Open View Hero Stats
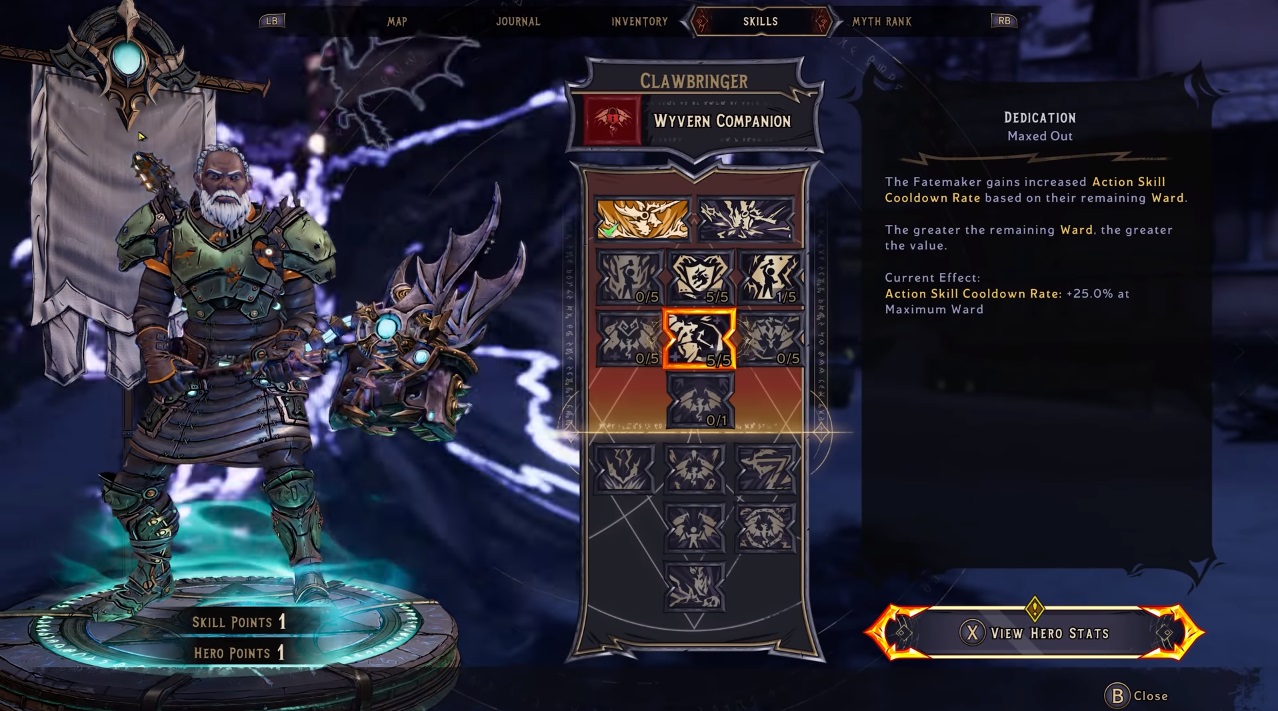 point(1035,633)
